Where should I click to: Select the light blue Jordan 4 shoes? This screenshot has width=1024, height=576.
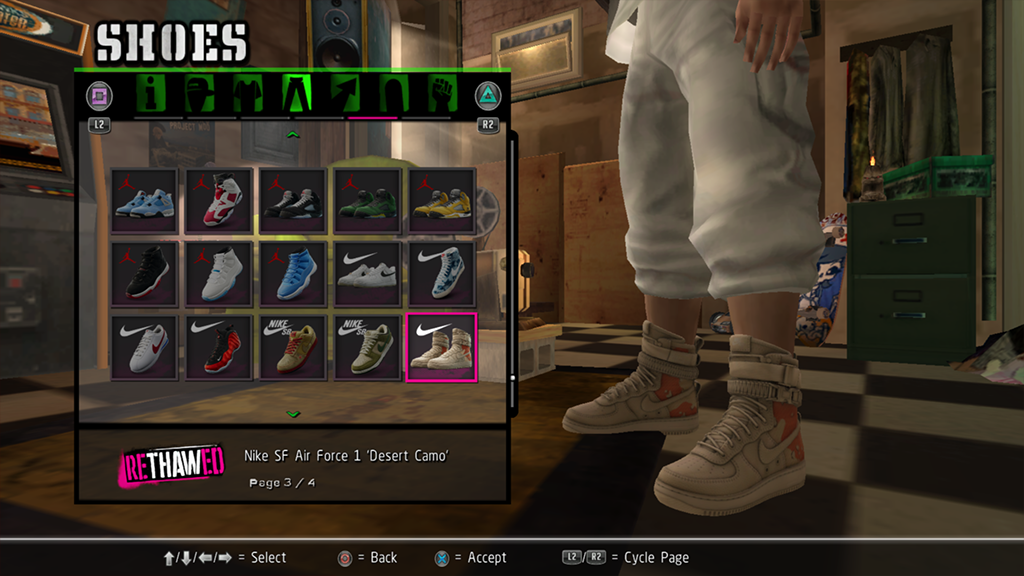point(144,201)
